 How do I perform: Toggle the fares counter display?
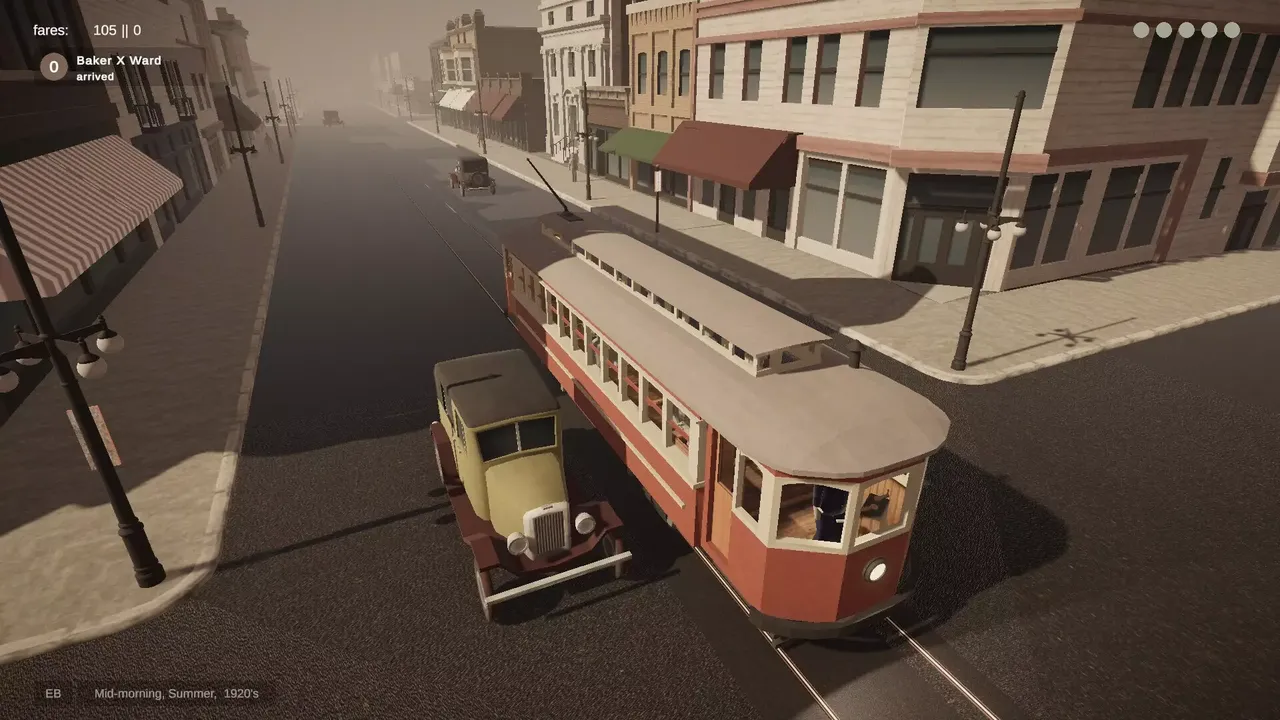48,30
